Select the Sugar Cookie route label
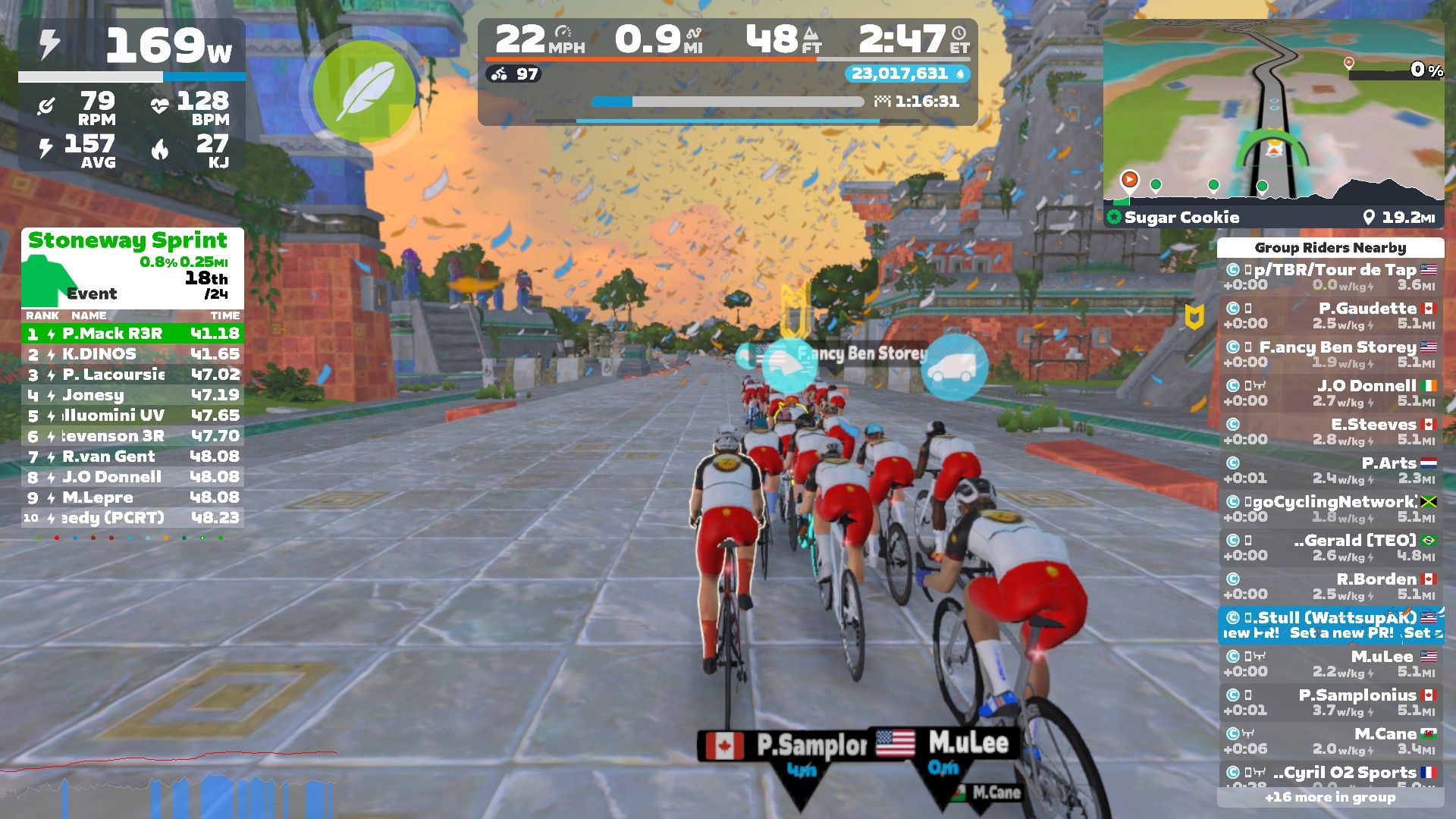The image size is (1456, 819). click(1181, 218)
